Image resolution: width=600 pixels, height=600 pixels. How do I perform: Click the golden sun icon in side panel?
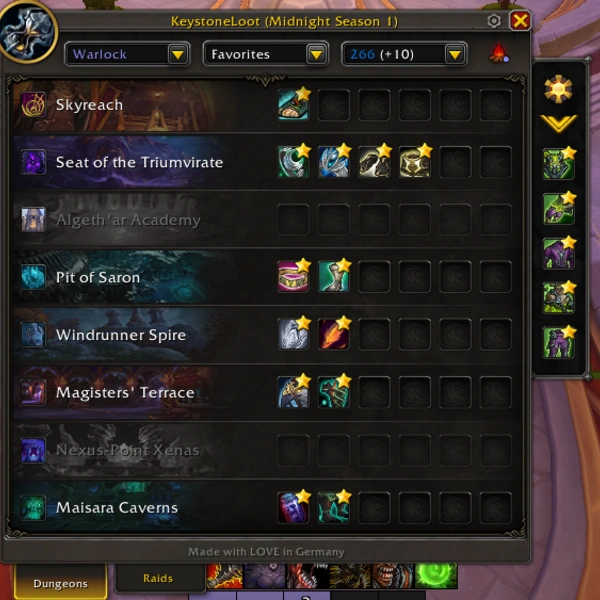click(558, 89)
